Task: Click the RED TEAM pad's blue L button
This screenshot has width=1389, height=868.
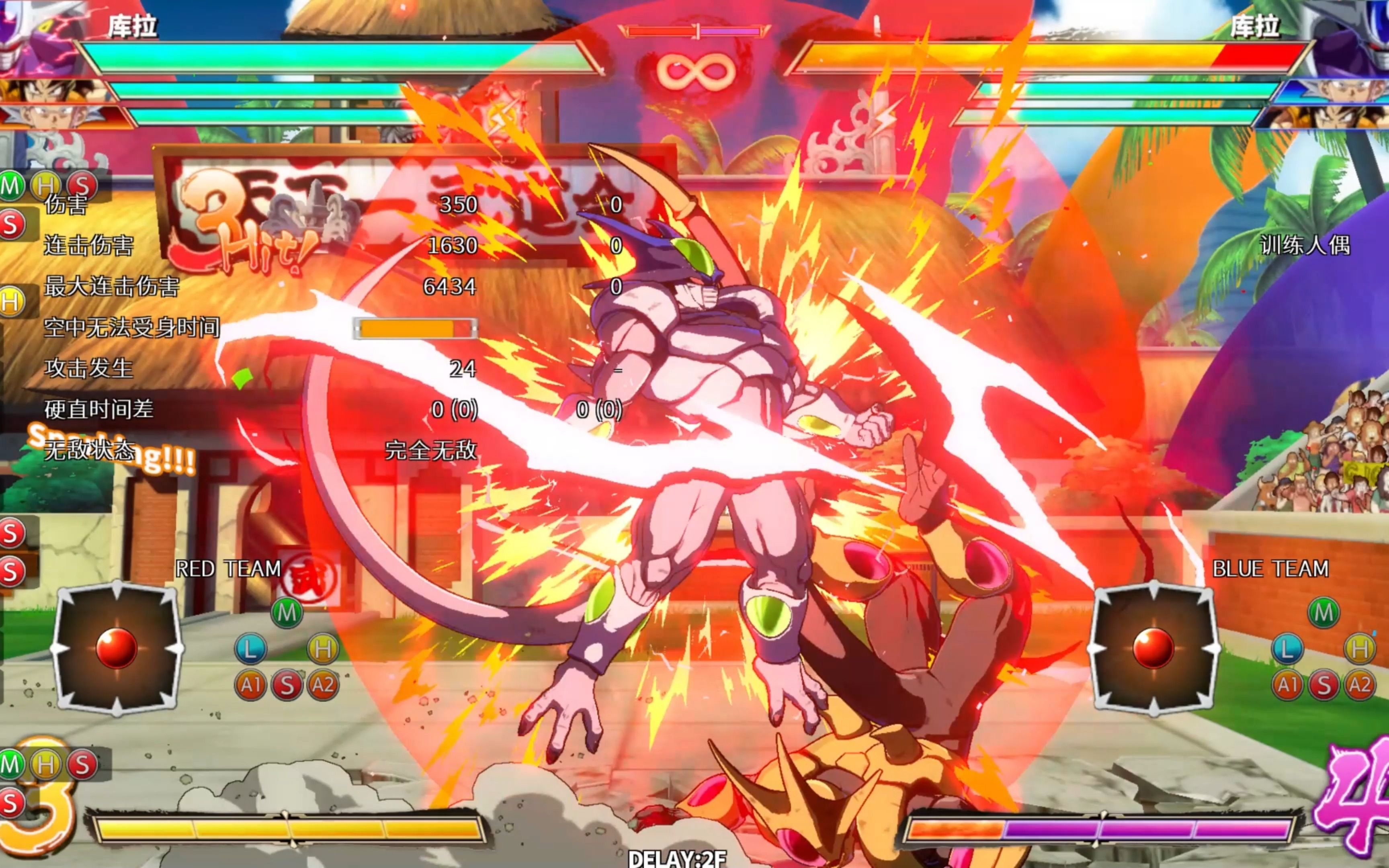Action: 251,649
